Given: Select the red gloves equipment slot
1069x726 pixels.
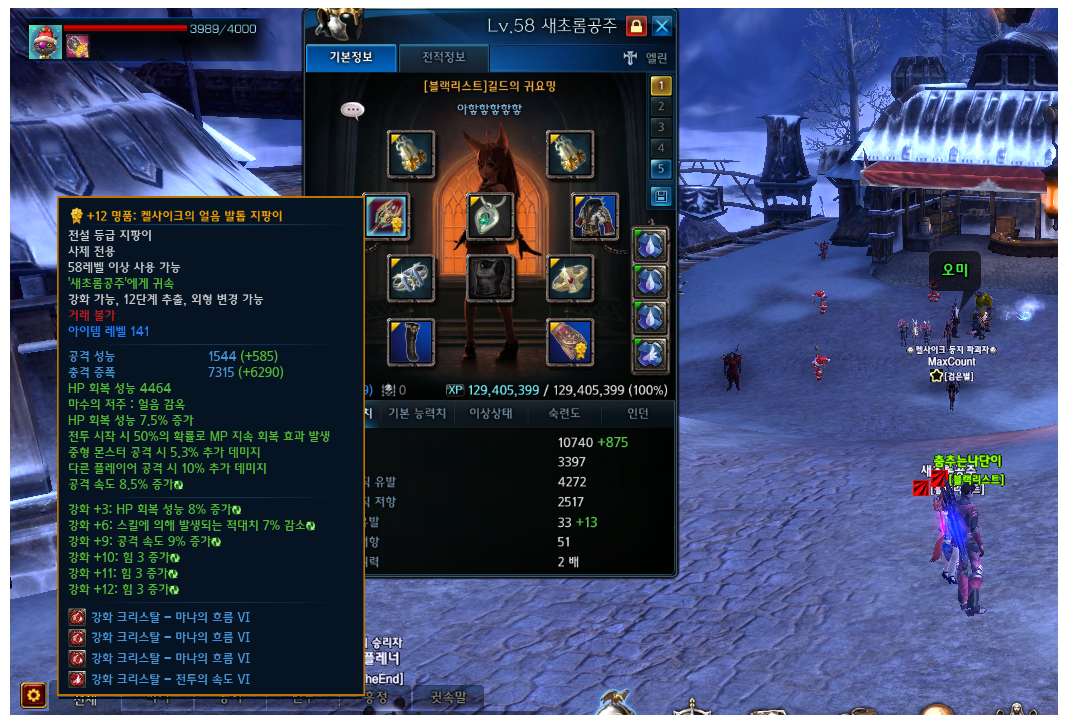Looking at the screenshot, I should pos(570,342).
